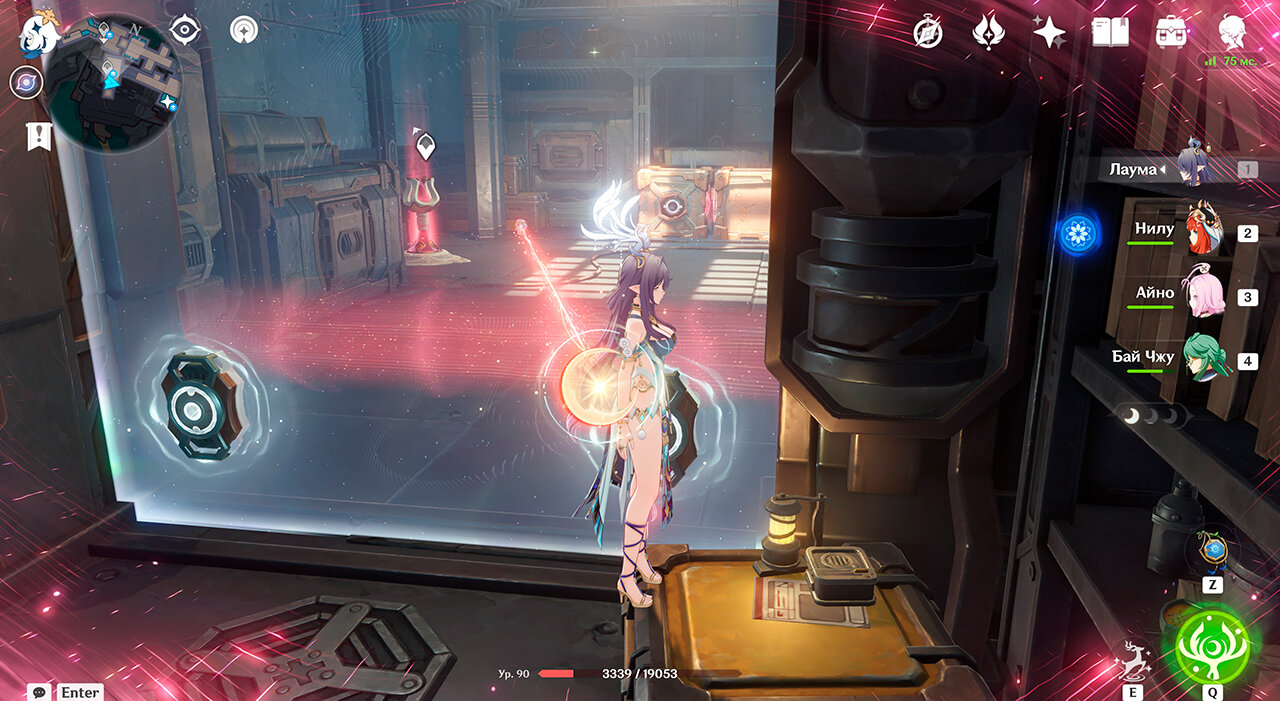Open the character profile head icon
This screenshot has height=701, width=1280.
1232,31
